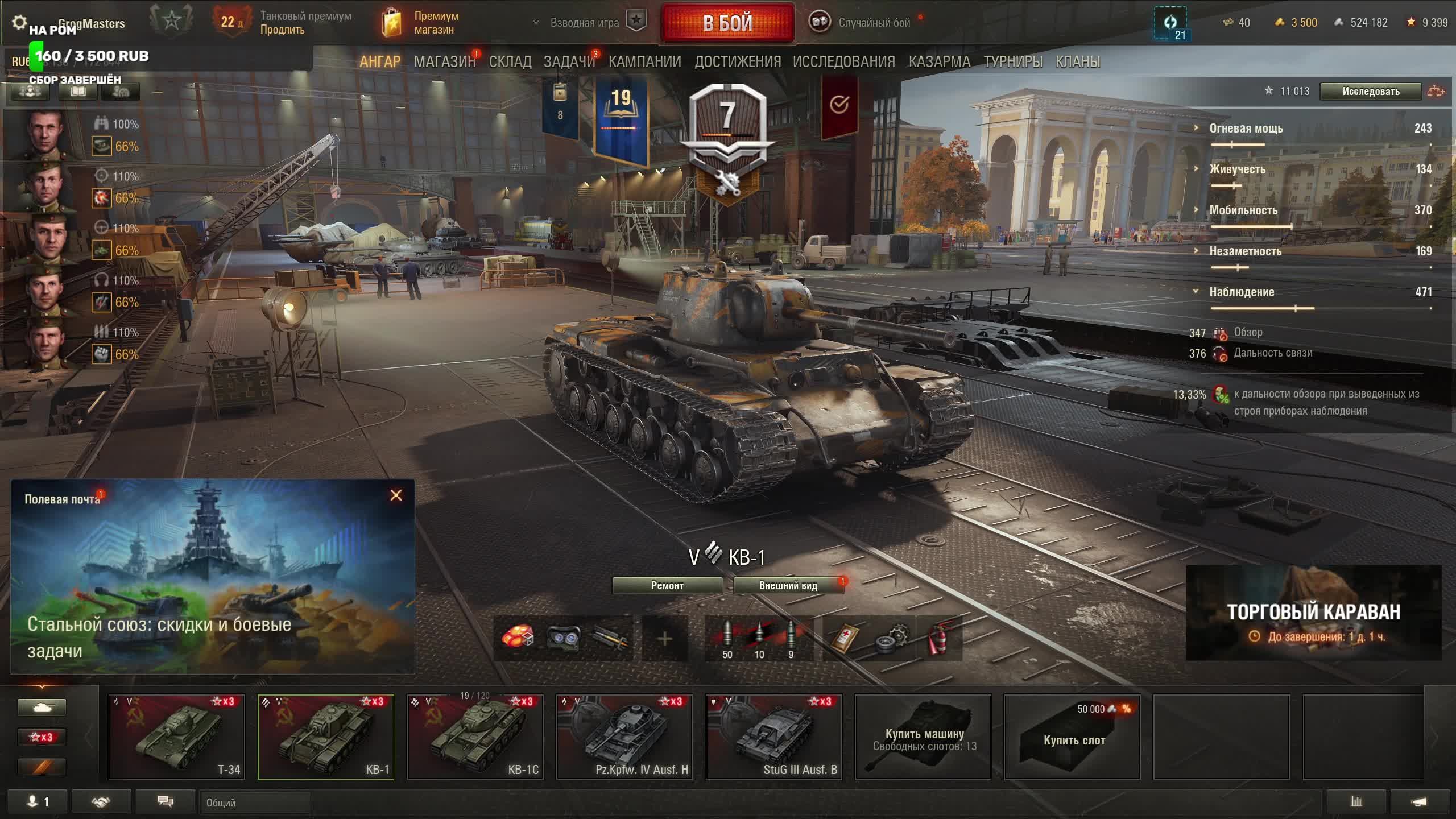Choose the КВ-1С tank card
This screenshot has width=1456, height=819.
click(x=475, y=737)
